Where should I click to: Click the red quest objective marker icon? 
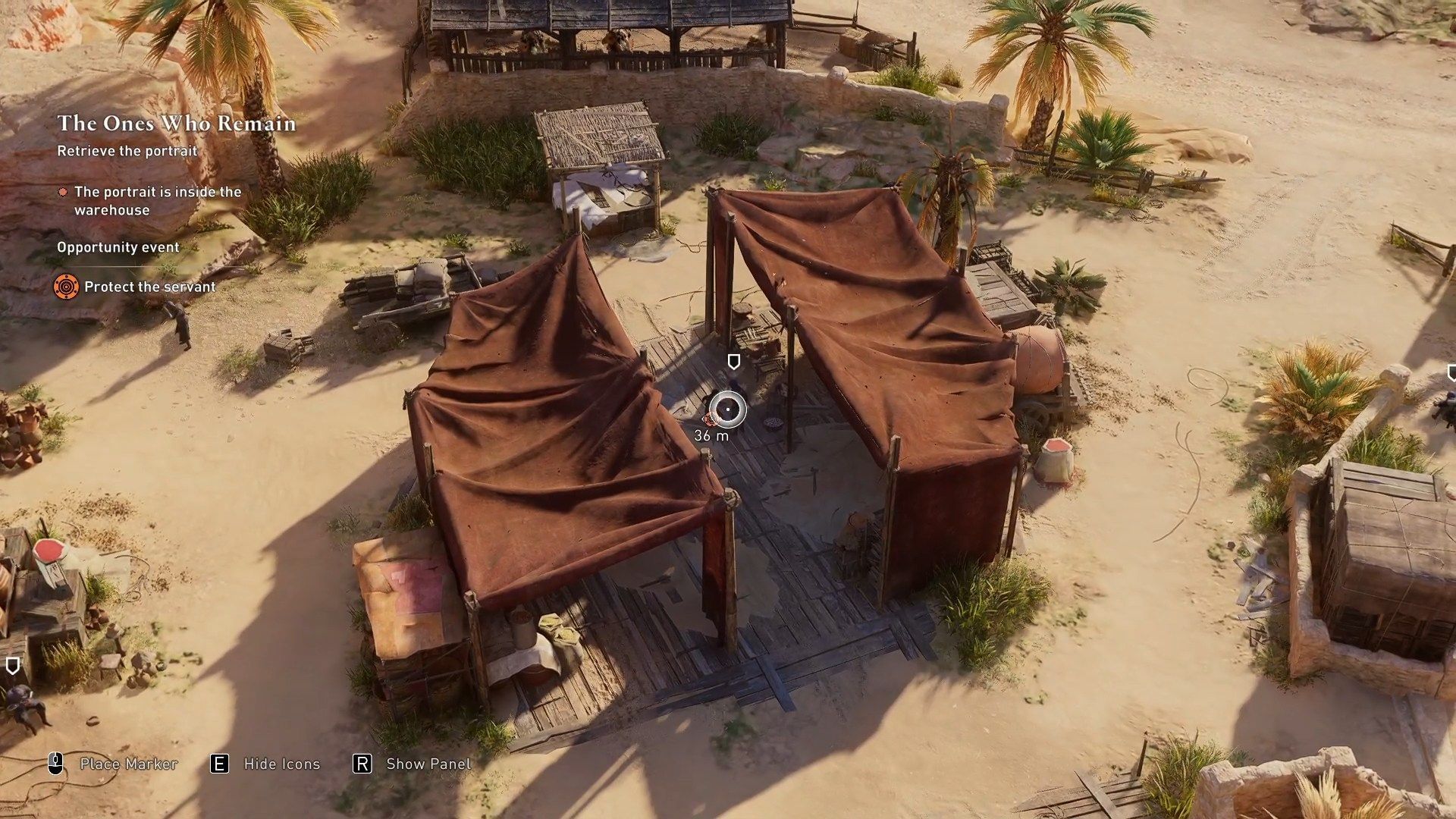pyautogui.click(x=64, y=193)
